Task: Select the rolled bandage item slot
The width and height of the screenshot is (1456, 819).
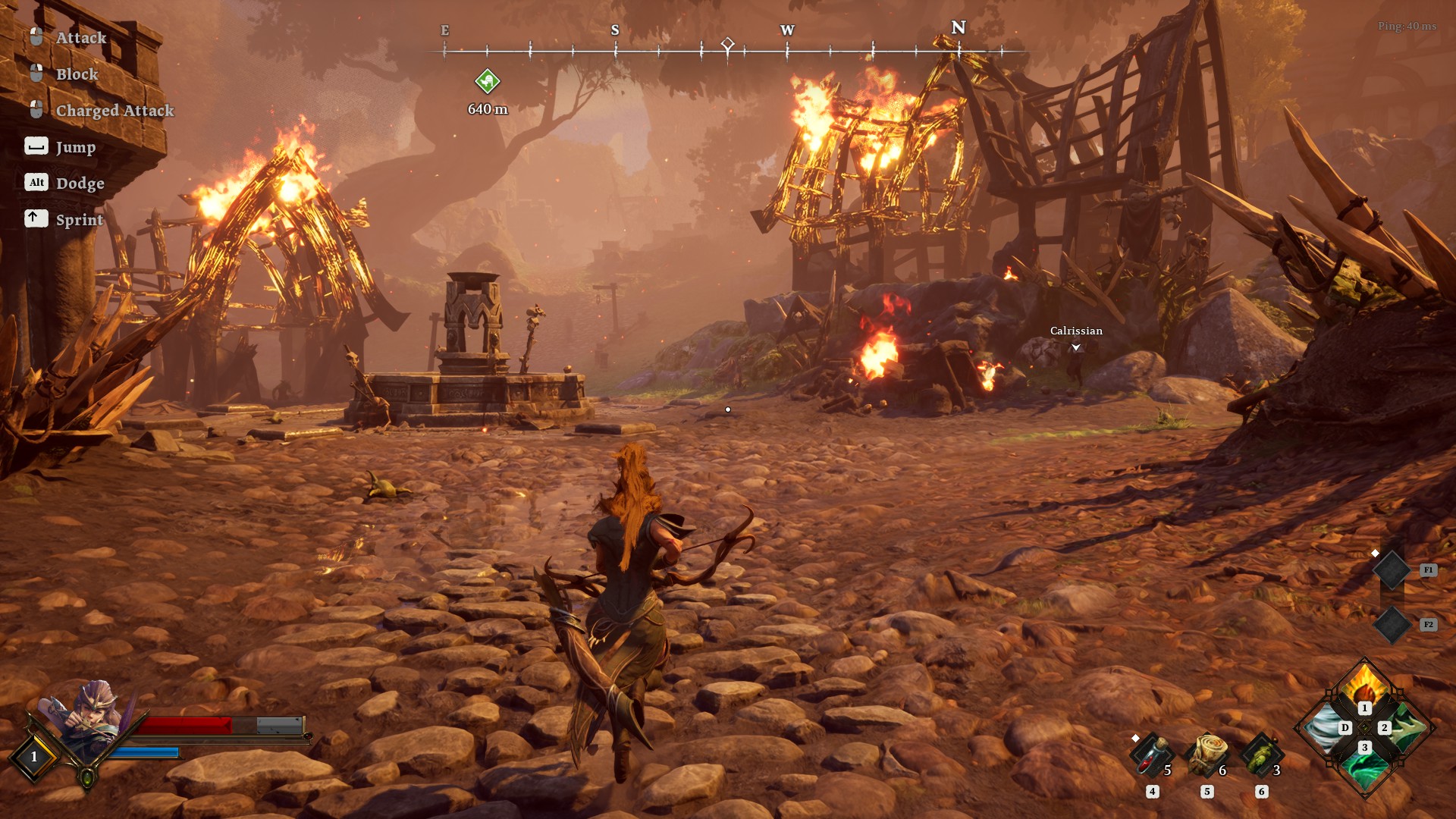Action: point(1207,755)
